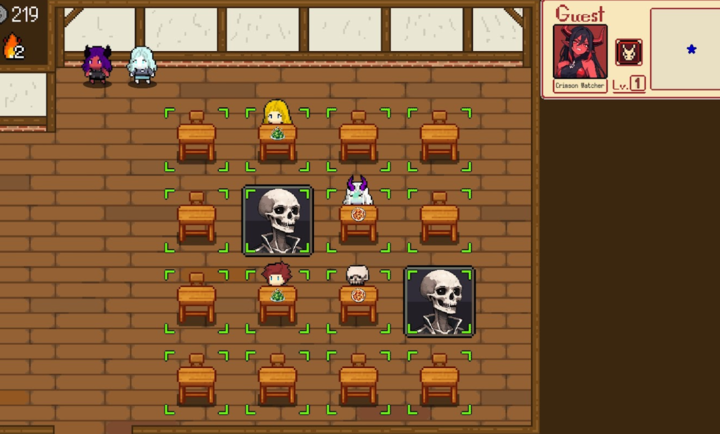
Task: Click the blue star in the guest panel
Action: point(691,49)
